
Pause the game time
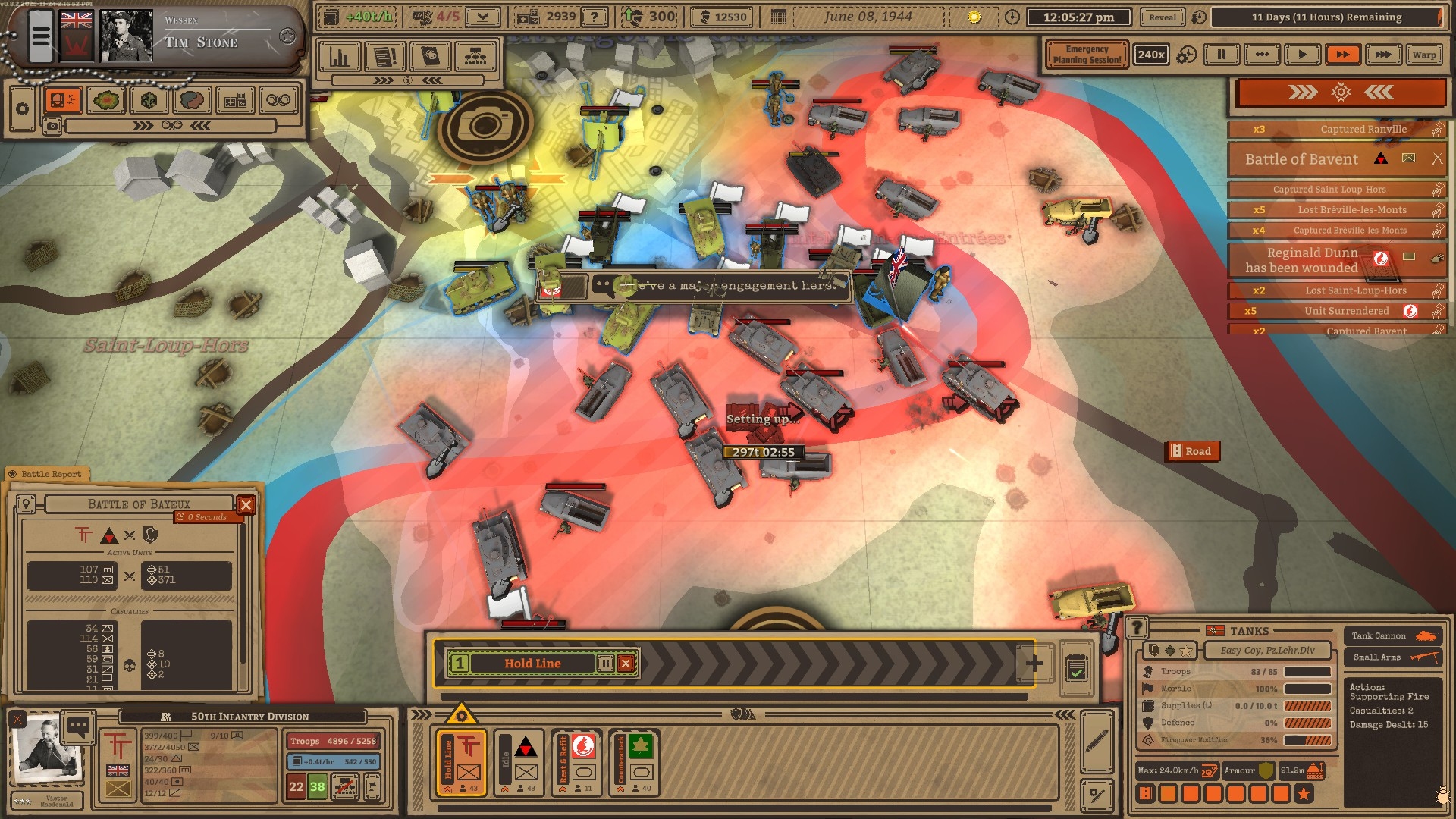click(1221, 55)
